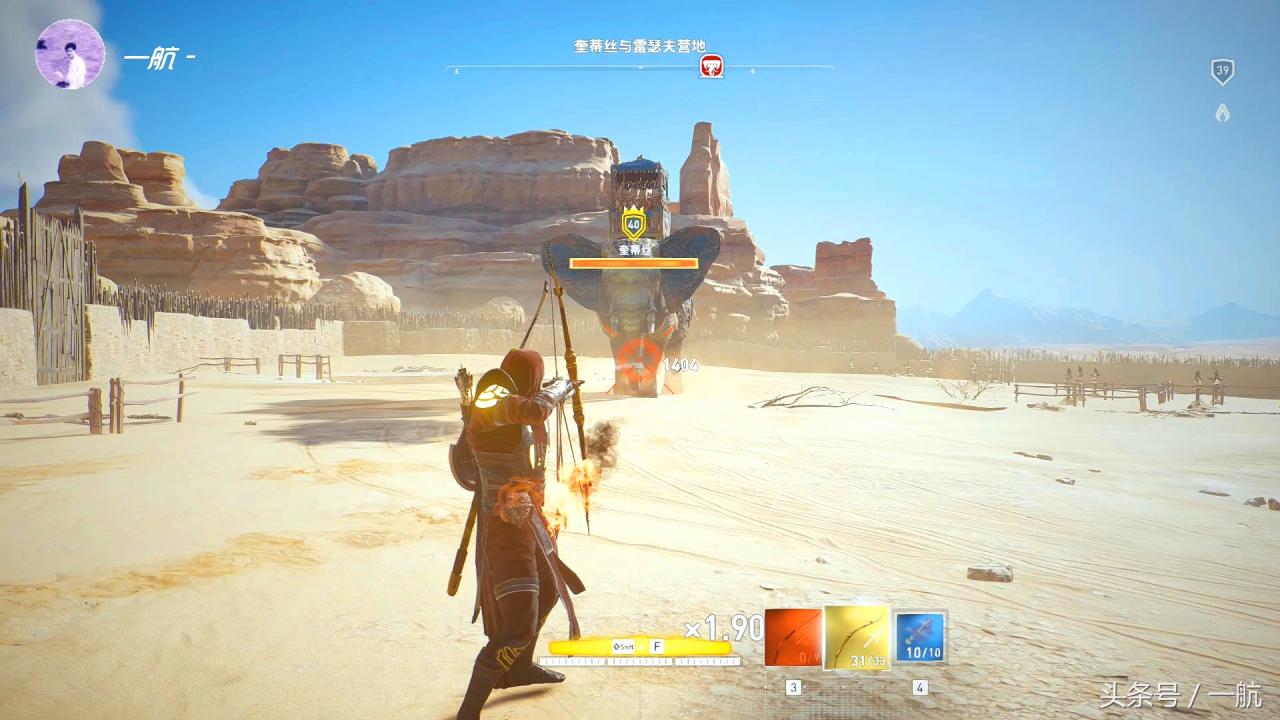Select the yellow bow weapon slot
The height and width of the screenshot is (720, 1280).
pyautogui.click(x=857, y=637)
